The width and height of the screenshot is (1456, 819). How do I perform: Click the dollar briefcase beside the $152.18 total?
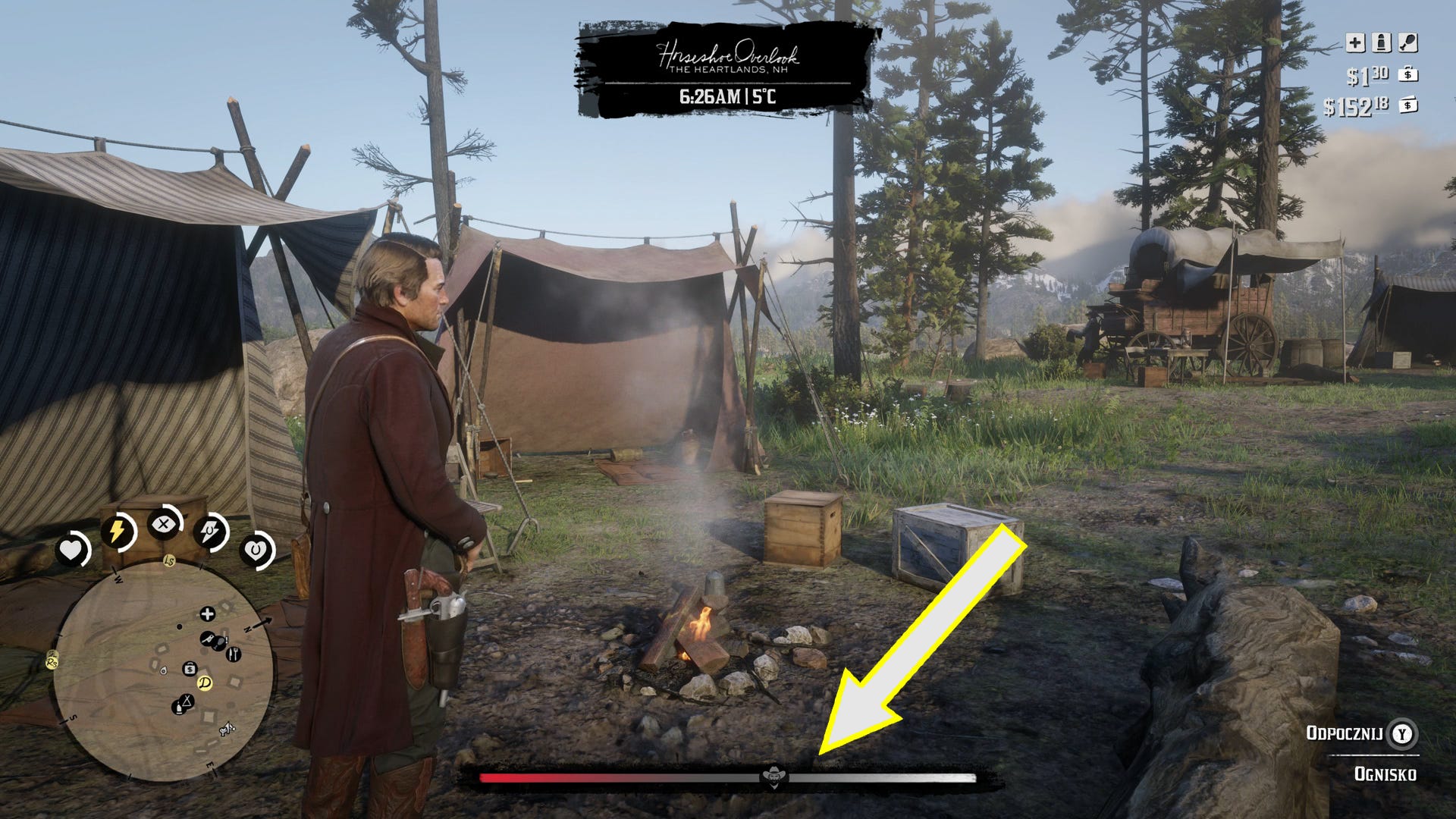(1408, 105)
